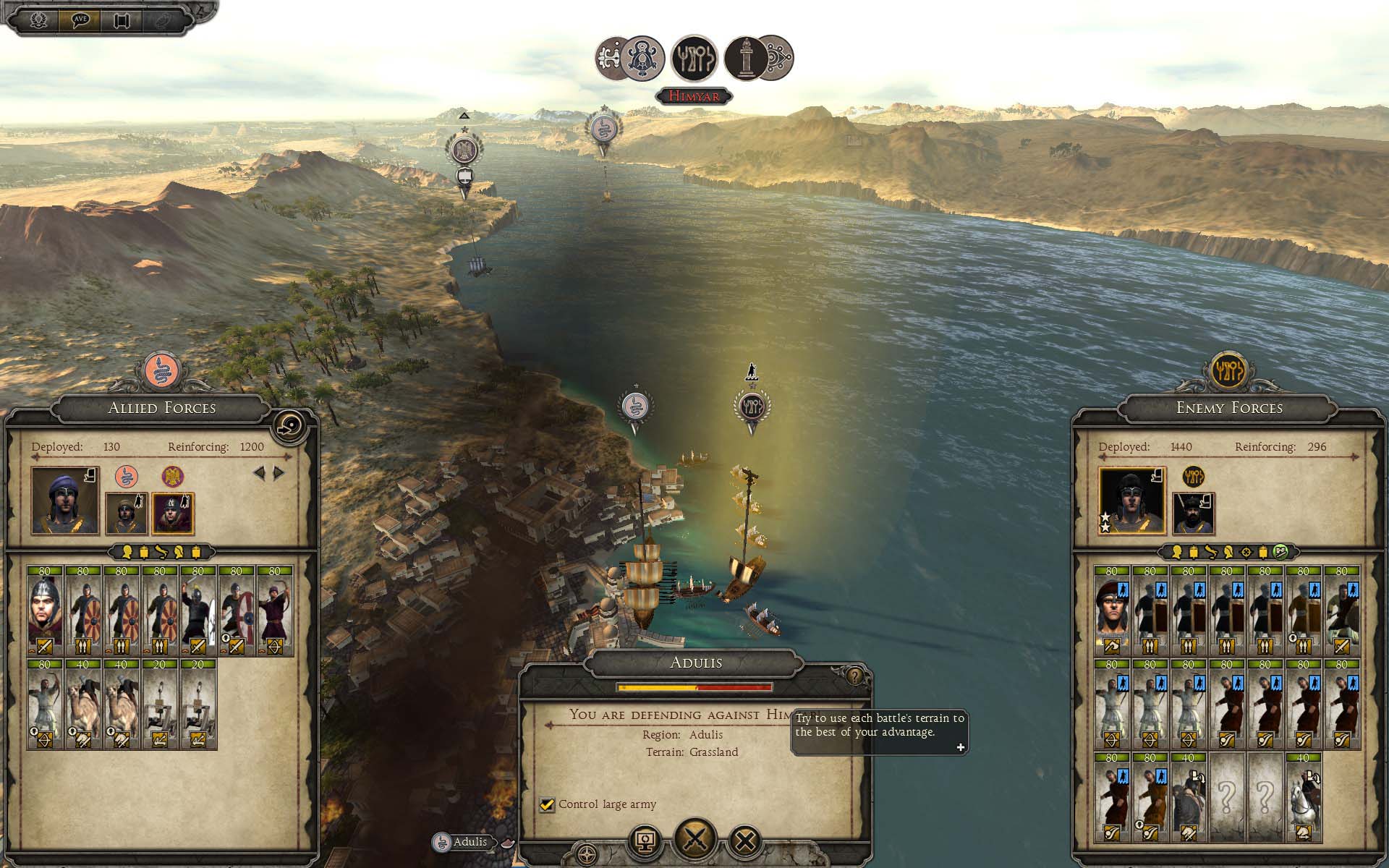Show previous allied army with left arrow

259,473
